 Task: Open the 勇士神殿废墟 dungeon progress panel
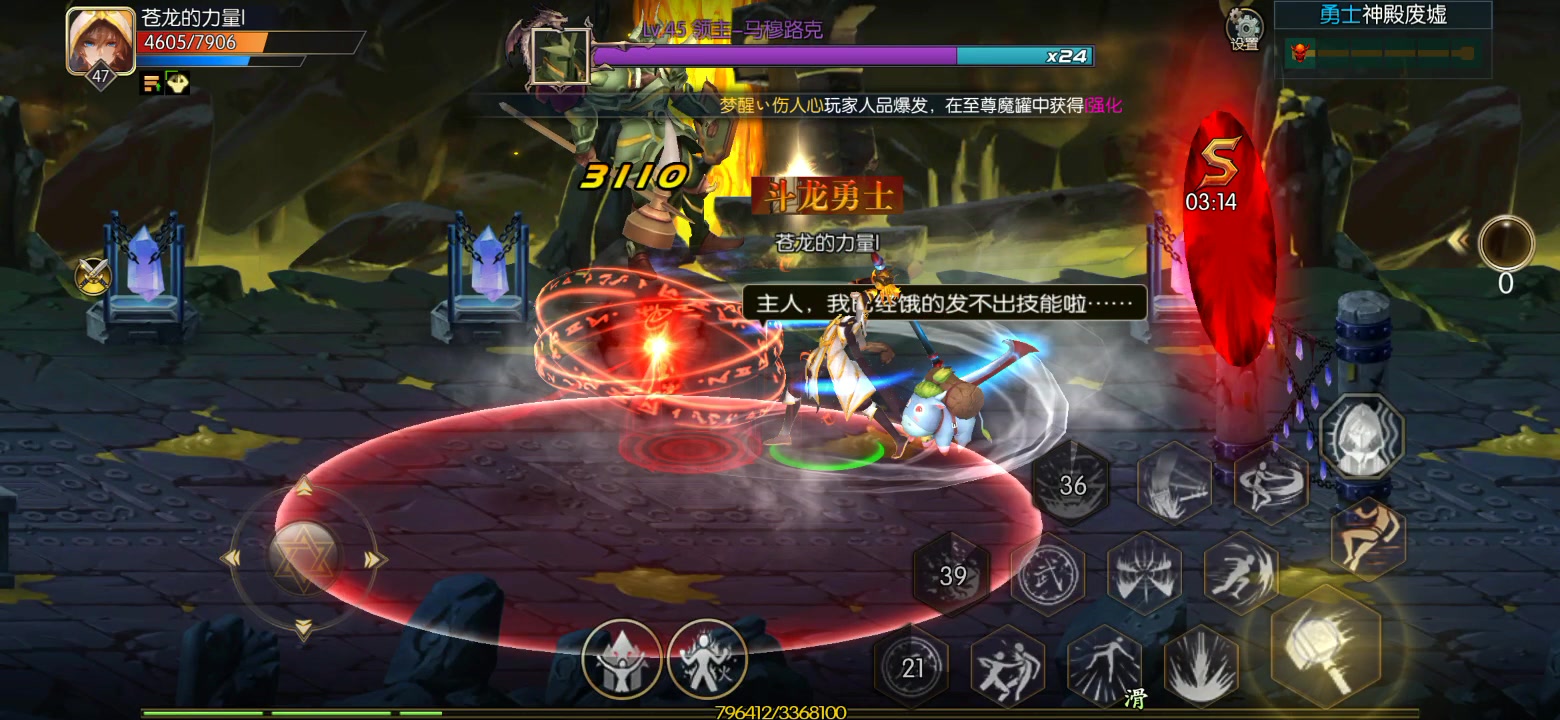pos(1382,42)
